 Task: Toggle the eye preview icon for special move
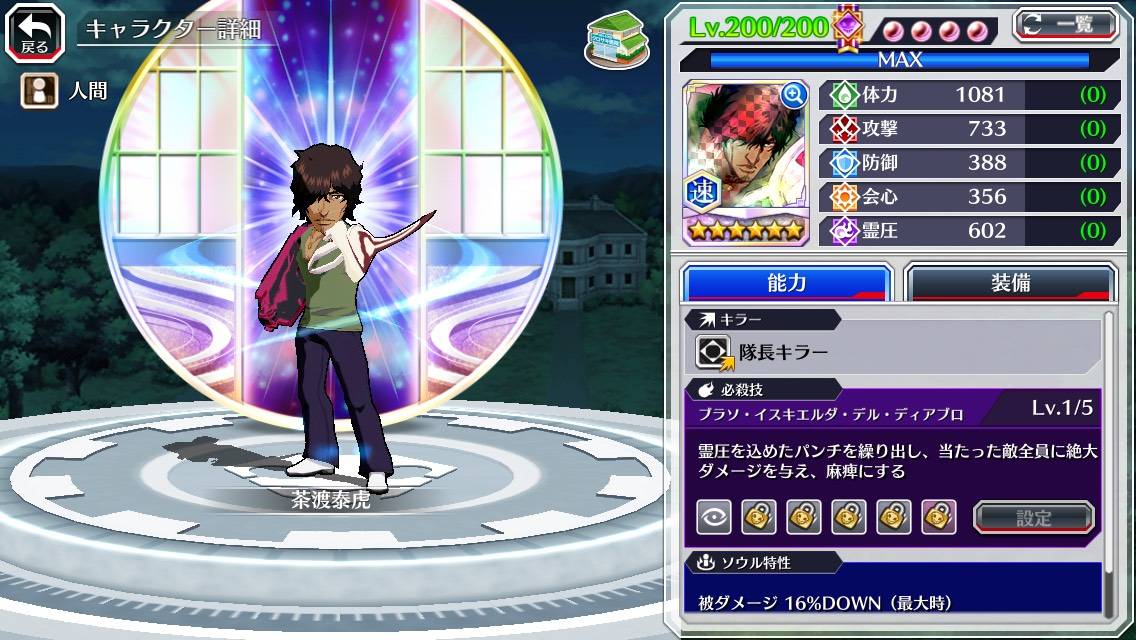click(713, 517)
